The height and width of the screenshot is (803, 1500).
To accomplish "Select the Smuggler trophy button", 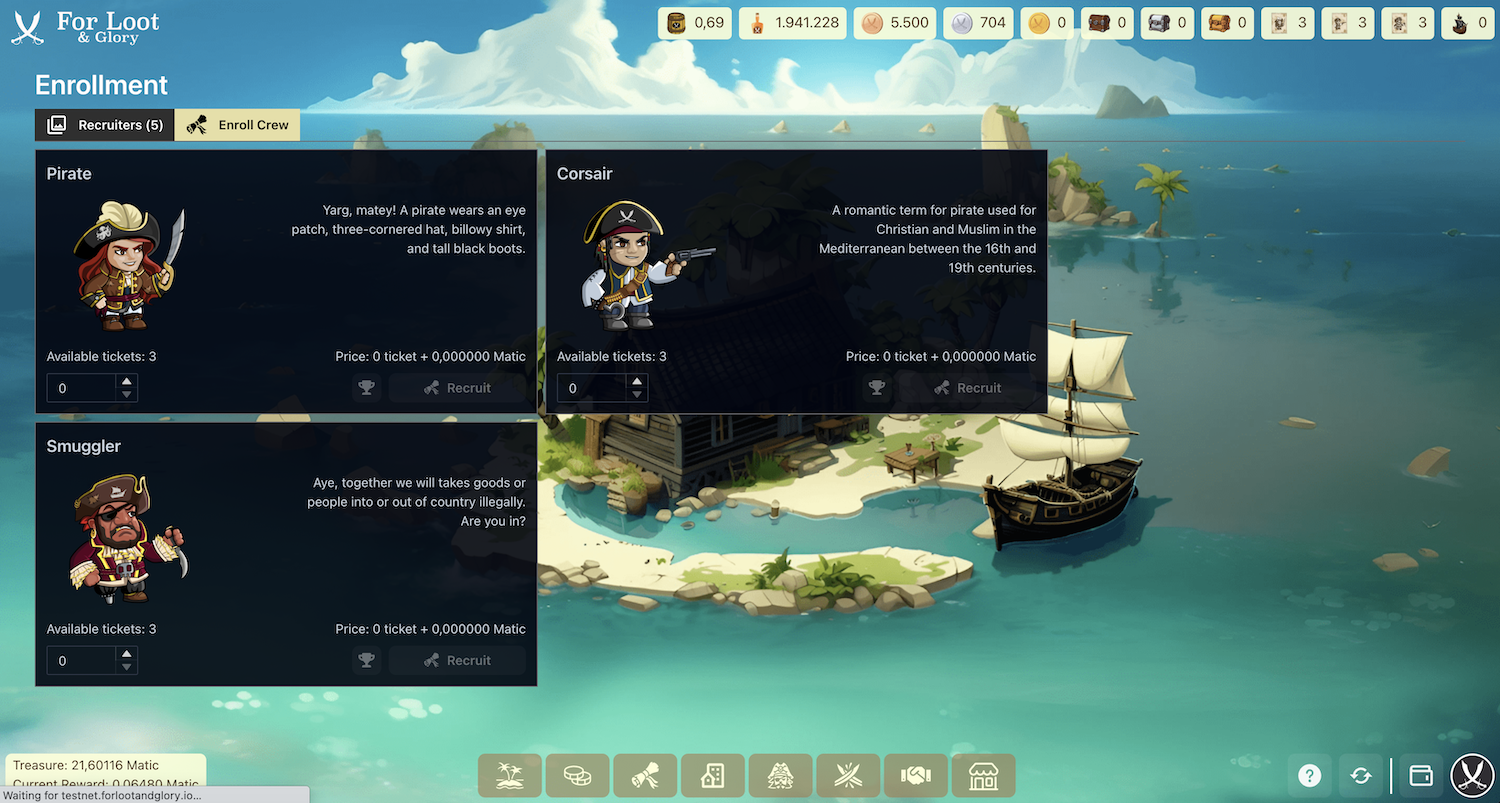I will point(367,660).
